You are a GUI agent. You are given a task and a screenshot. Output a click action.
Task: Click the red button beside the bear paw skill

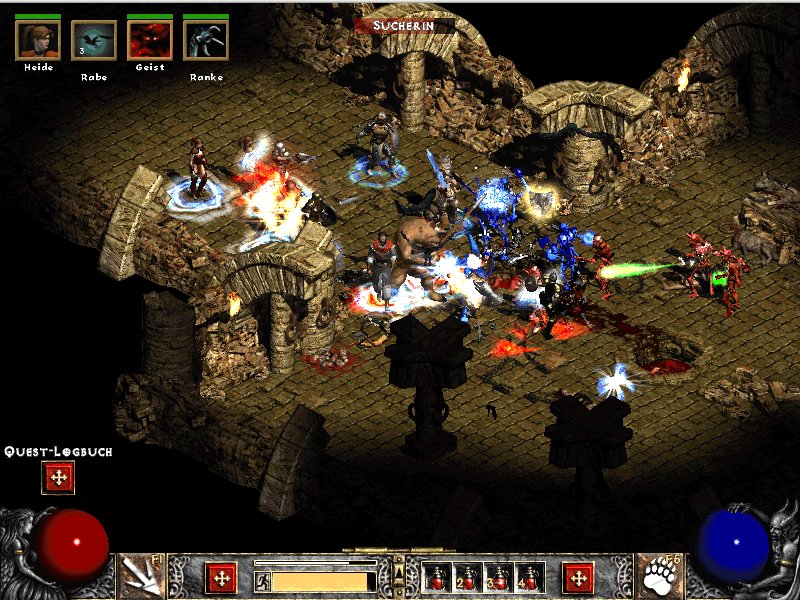click(x=578, y=578)
